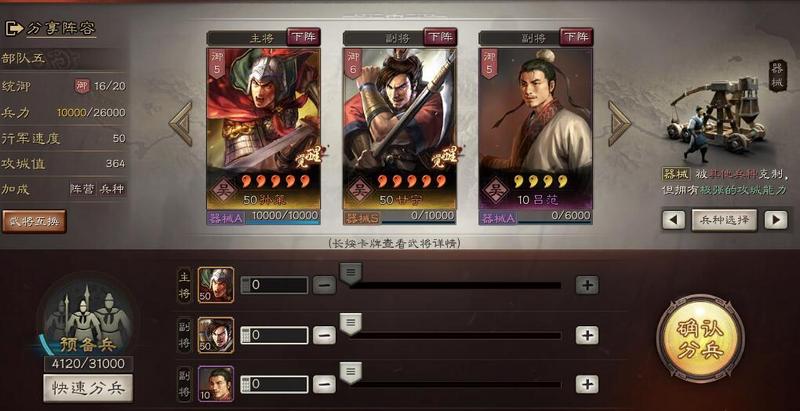Open the 兵种选择 troop type selection
800x411 pixels.
724,220
